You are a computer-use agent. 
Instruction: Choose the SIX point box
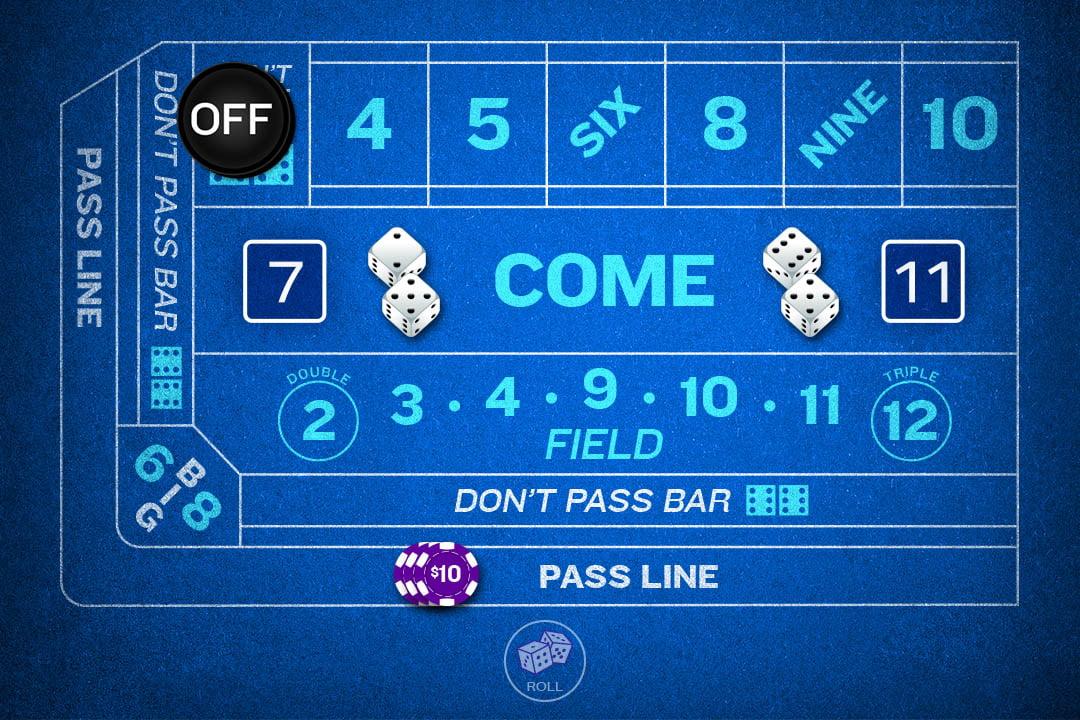[x=606, y=124]
